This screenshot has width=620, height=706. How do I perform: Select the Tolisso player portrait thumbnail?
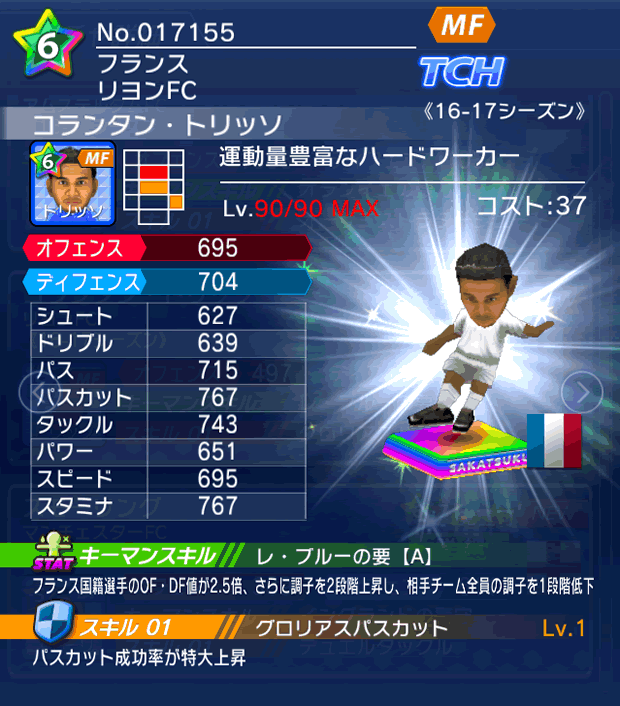74,183
